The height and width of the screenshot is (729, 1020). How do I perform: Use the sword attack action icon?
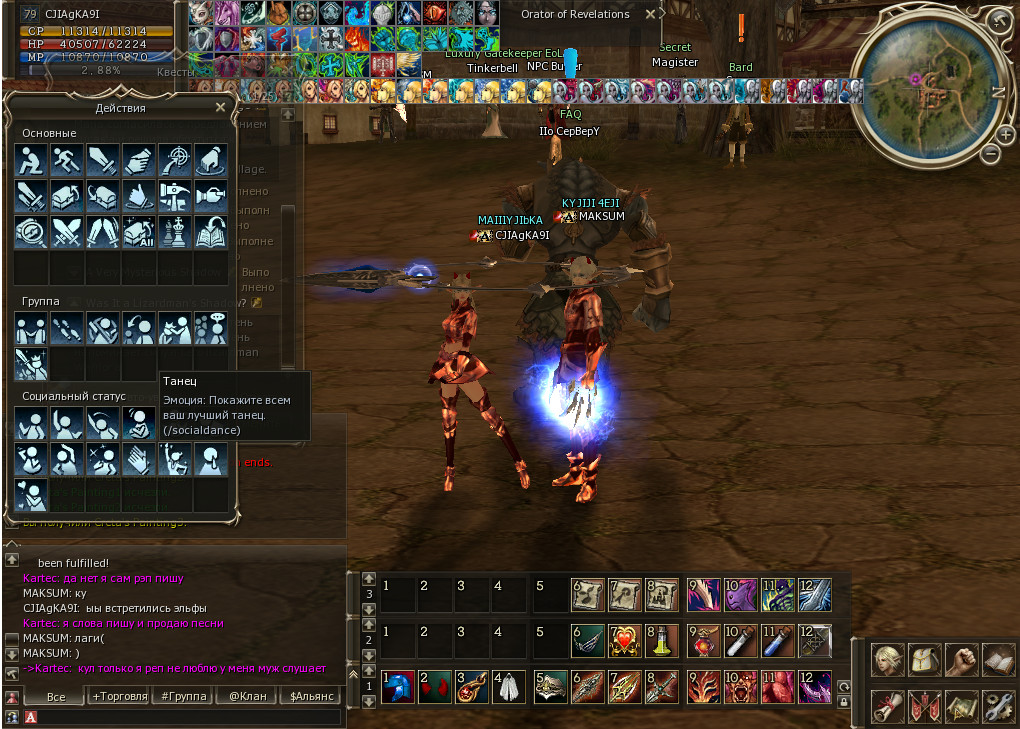pyautogui.click(x=103, y=160)
